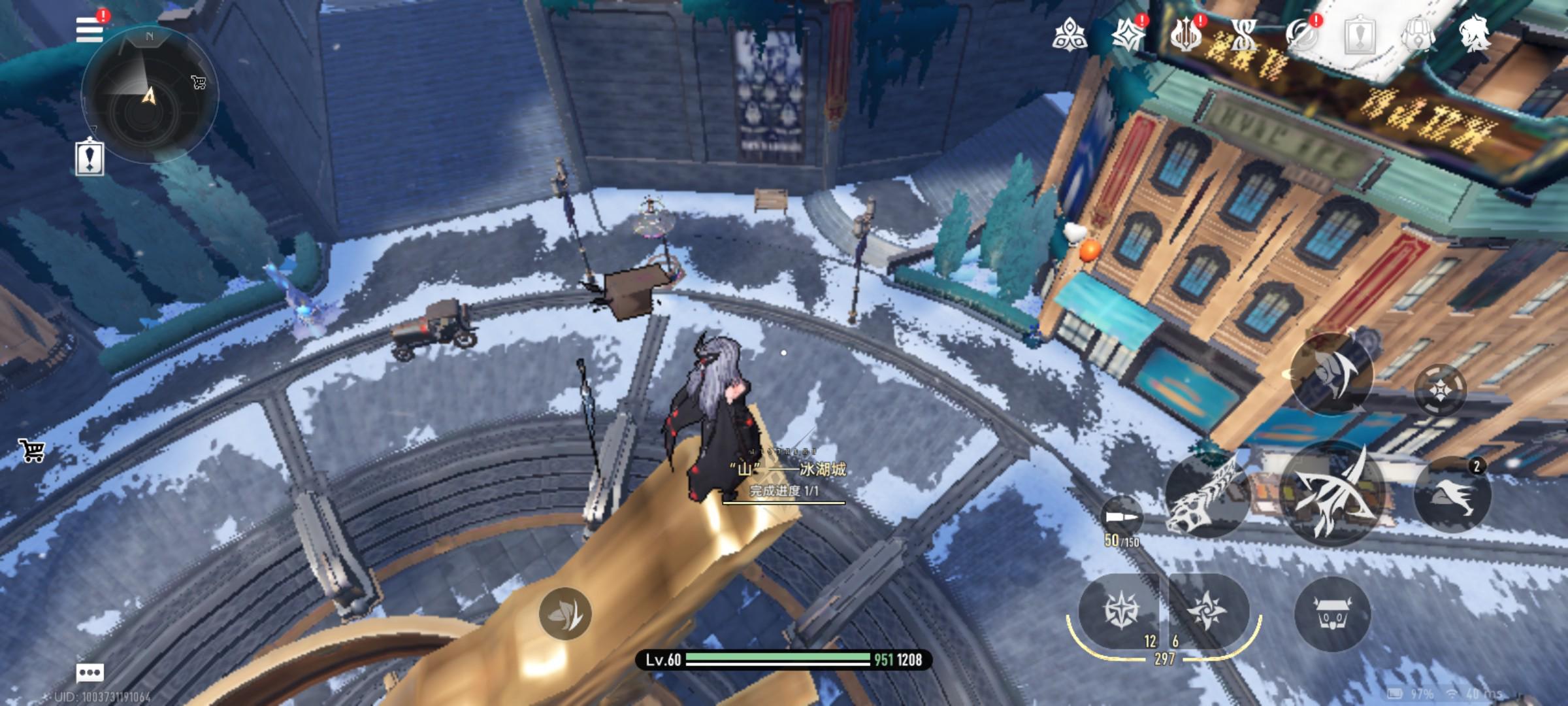The height and width of the screenshot is (706, 1568).
Task: Tap the bullet ammo reload button
Action: coord(1121,518)
